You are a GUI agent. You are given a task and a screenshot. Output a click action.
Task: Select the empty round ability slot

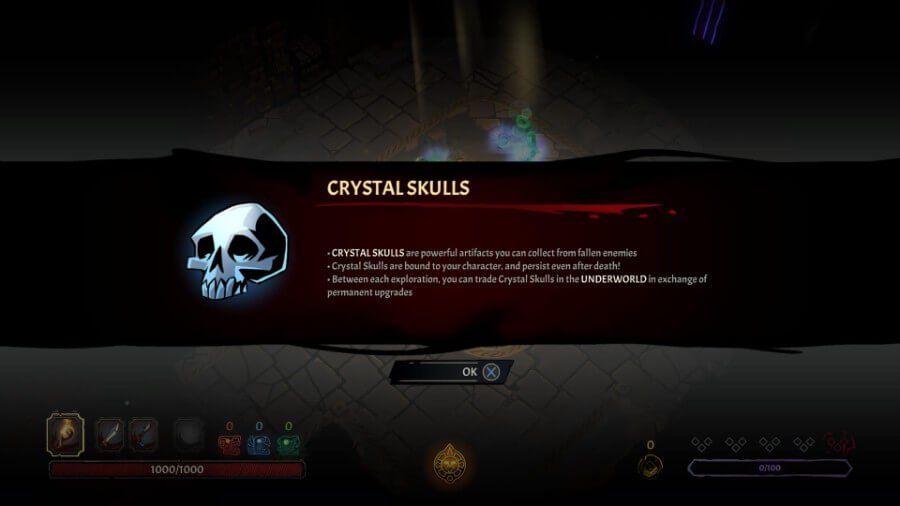point(189,436)
